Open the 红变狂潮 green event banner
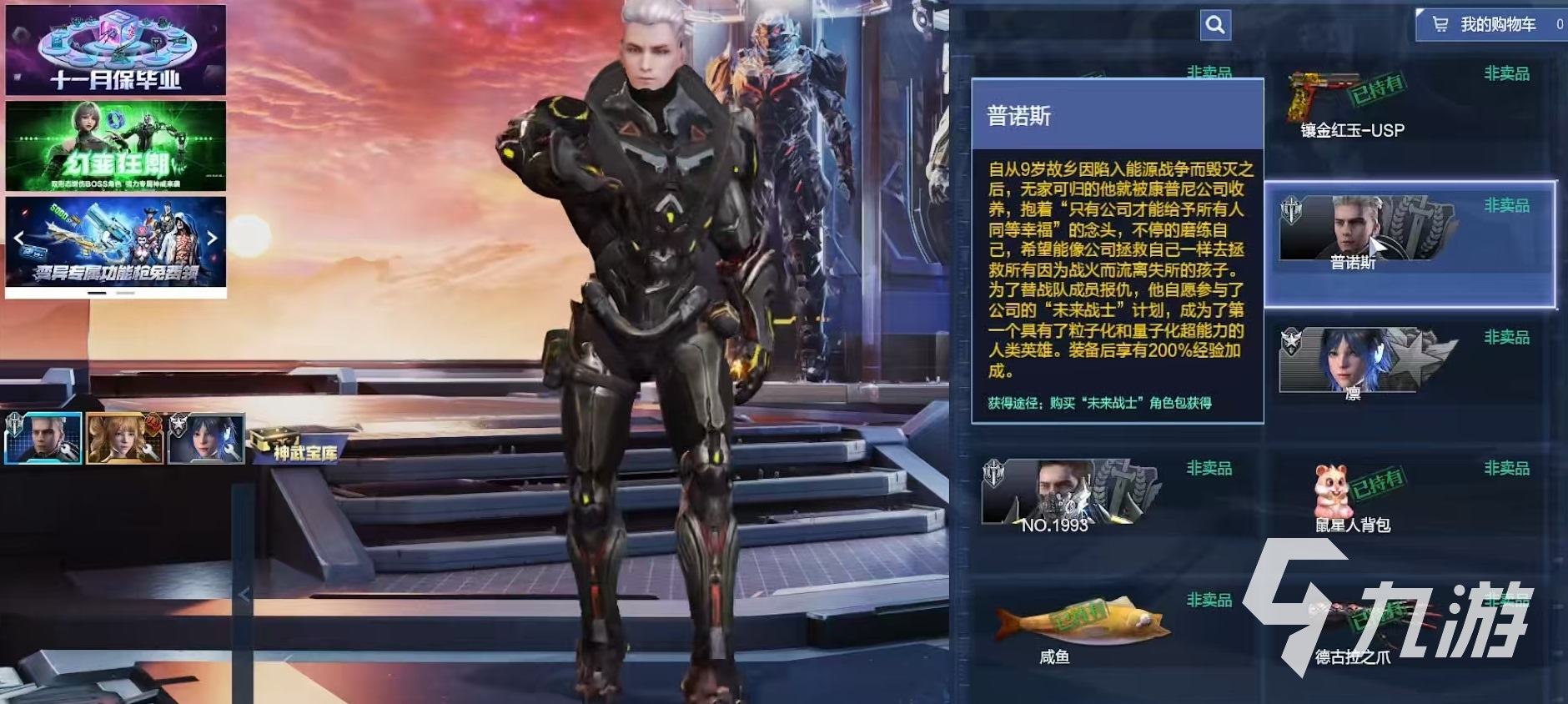The height and width of the screenshot is (704, 1568). 115,148
